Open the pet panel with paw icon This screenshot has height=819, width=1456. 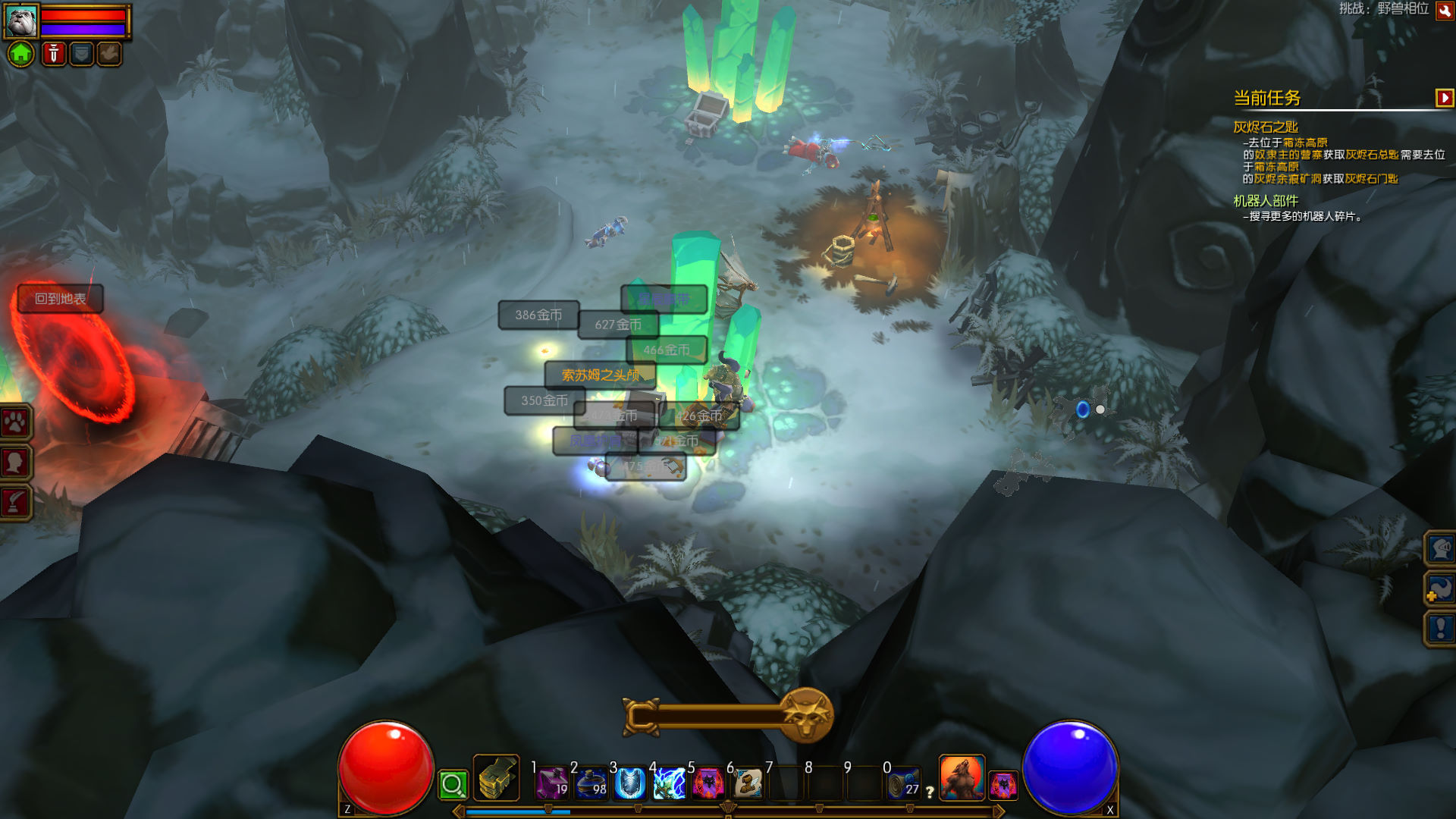click(x=15, y=423)
